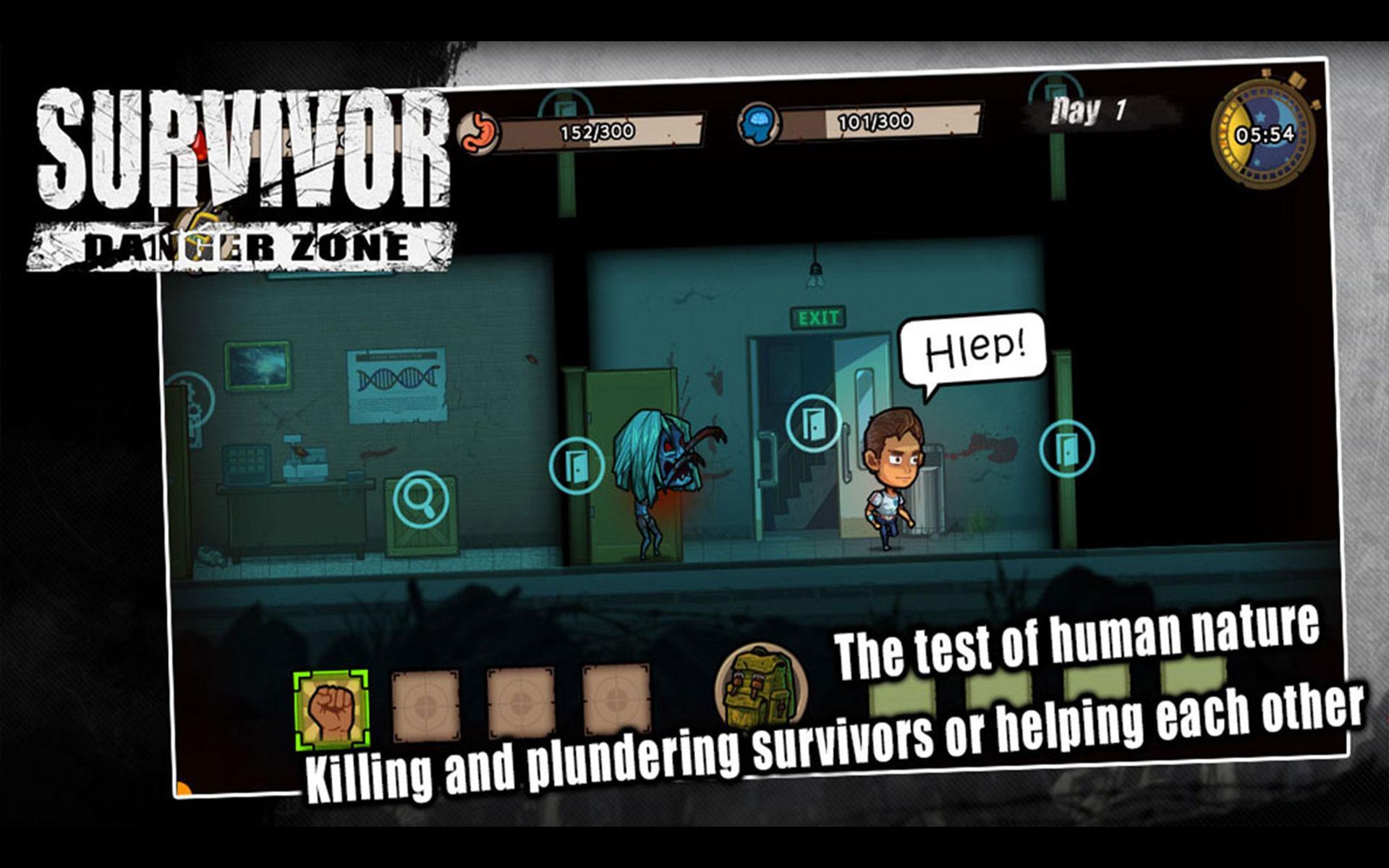Image resolution: width=1389 pixels, height=868 pixels.
Task: Click the door icon beside the zombie
Action: pyautogui.click(x=575, y=463)
